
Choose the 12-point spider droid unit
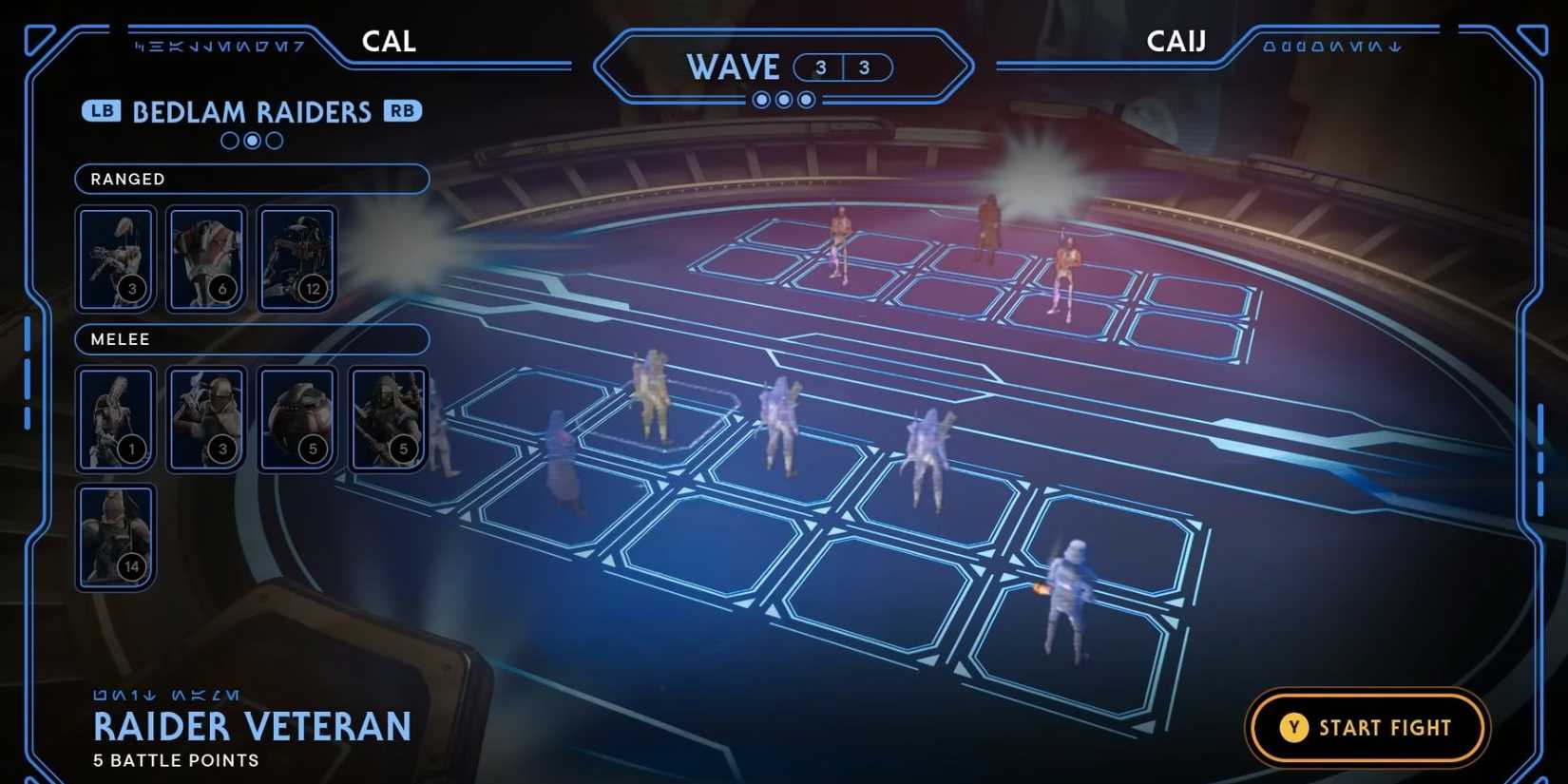297,257
